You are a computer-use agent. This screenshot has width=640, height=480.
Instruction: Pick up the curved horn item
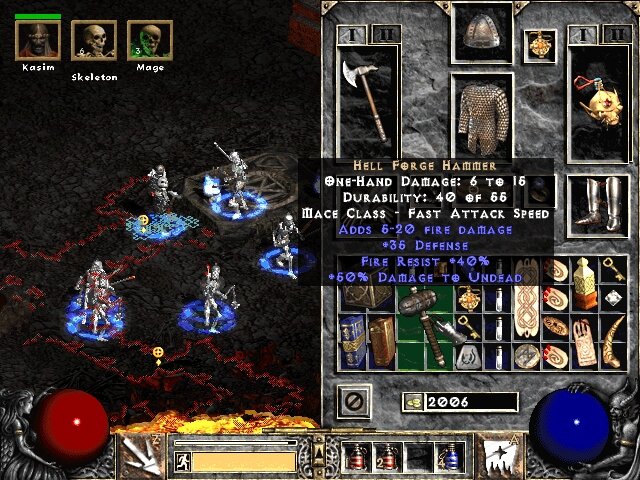click(x=611, y=330)
